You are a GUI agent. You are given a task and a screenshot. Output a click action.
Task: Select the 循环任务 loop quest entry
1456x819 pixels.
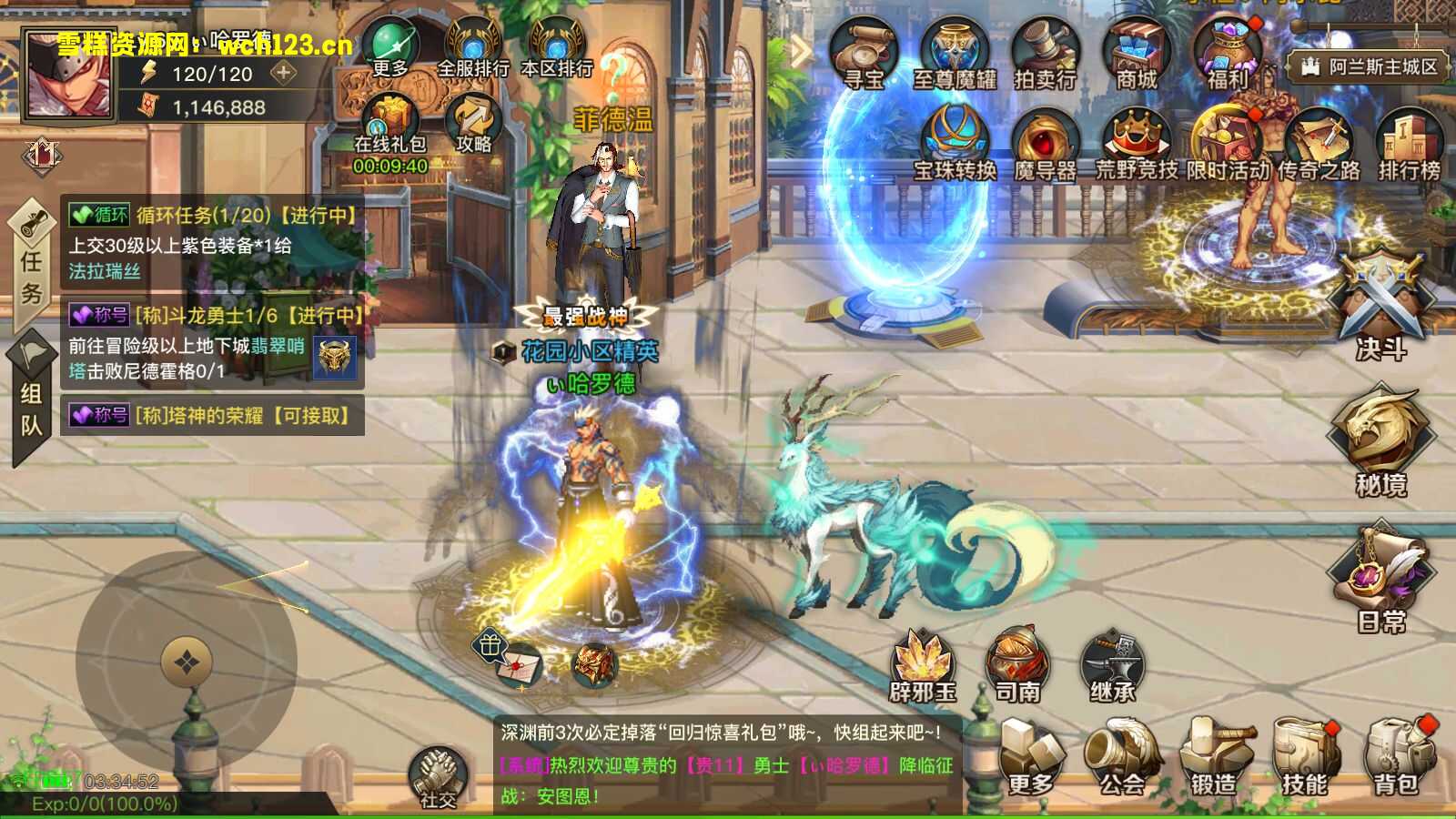point(213,242)
